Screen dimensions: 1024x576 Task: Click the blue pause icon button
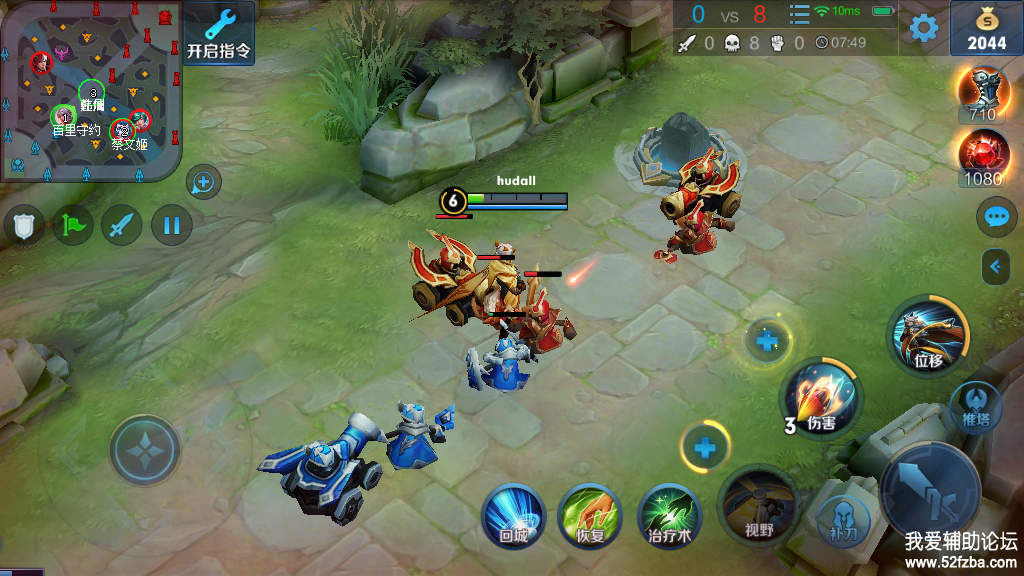(x=171, y=225)
